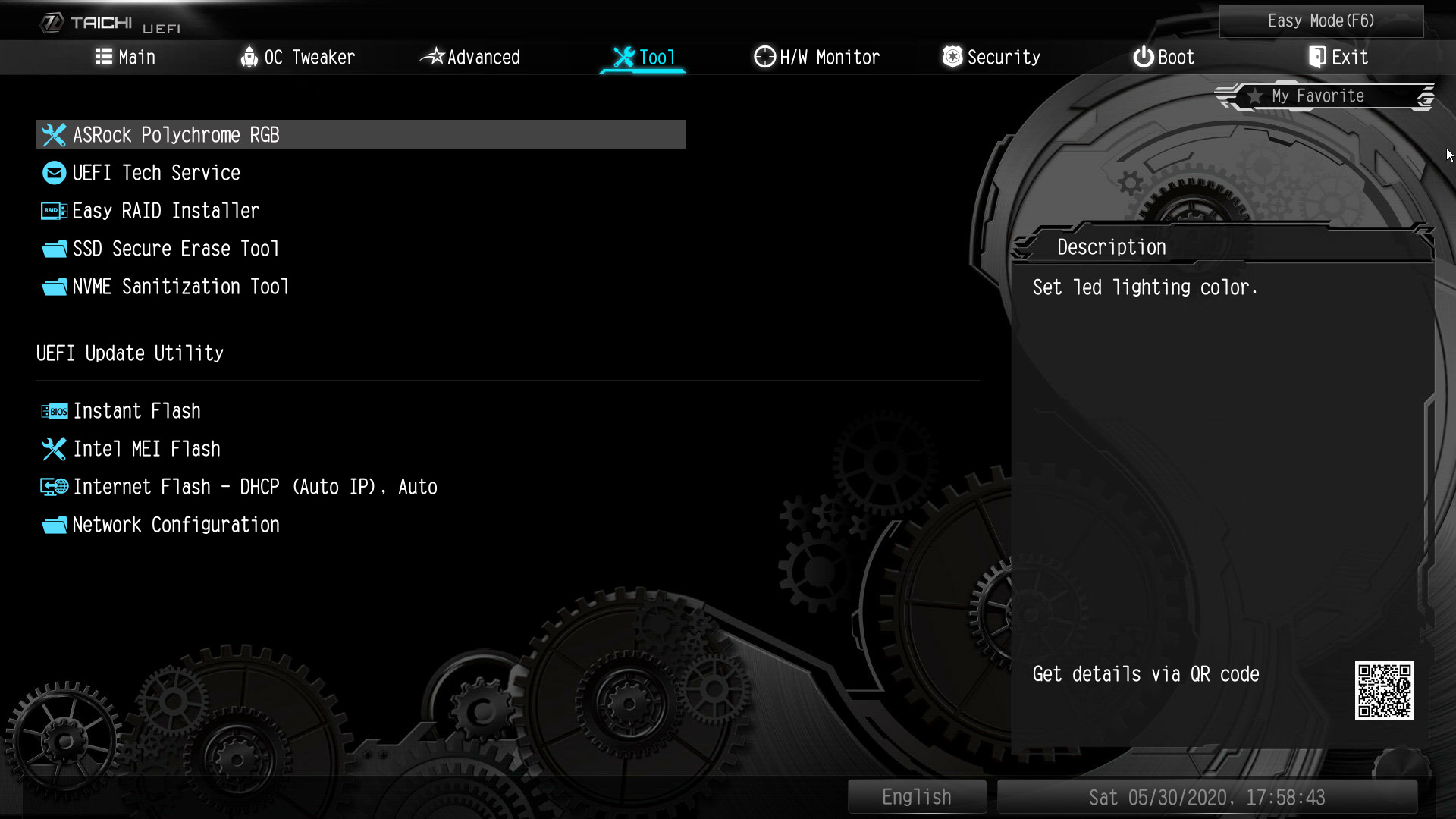Click the OC Tweaker rocket icon

[248, 56]
